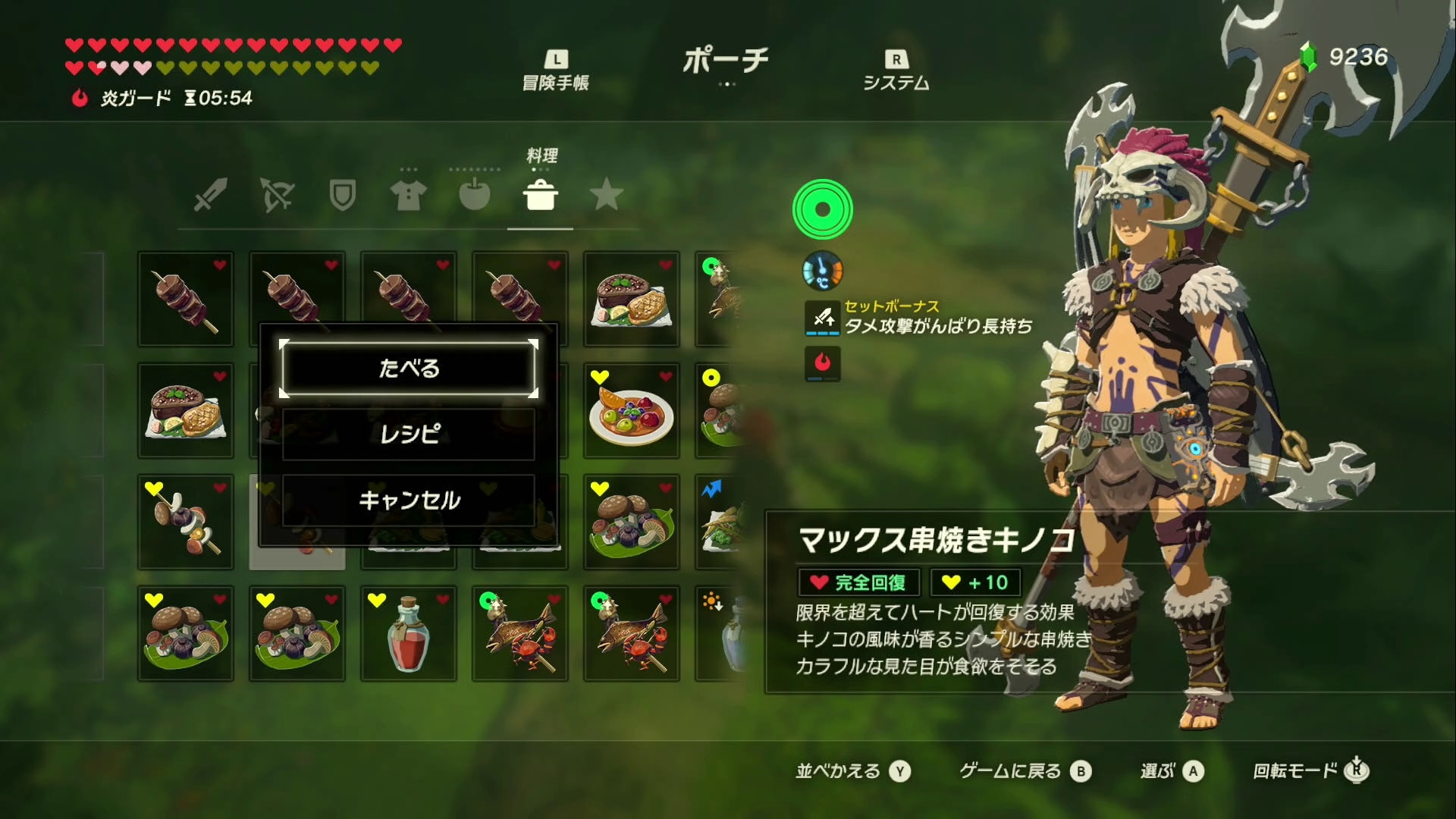Open the 冒険手帳 Adventure Log via L
Screen dimensions: 1456x819
click(x=559, y=67)
